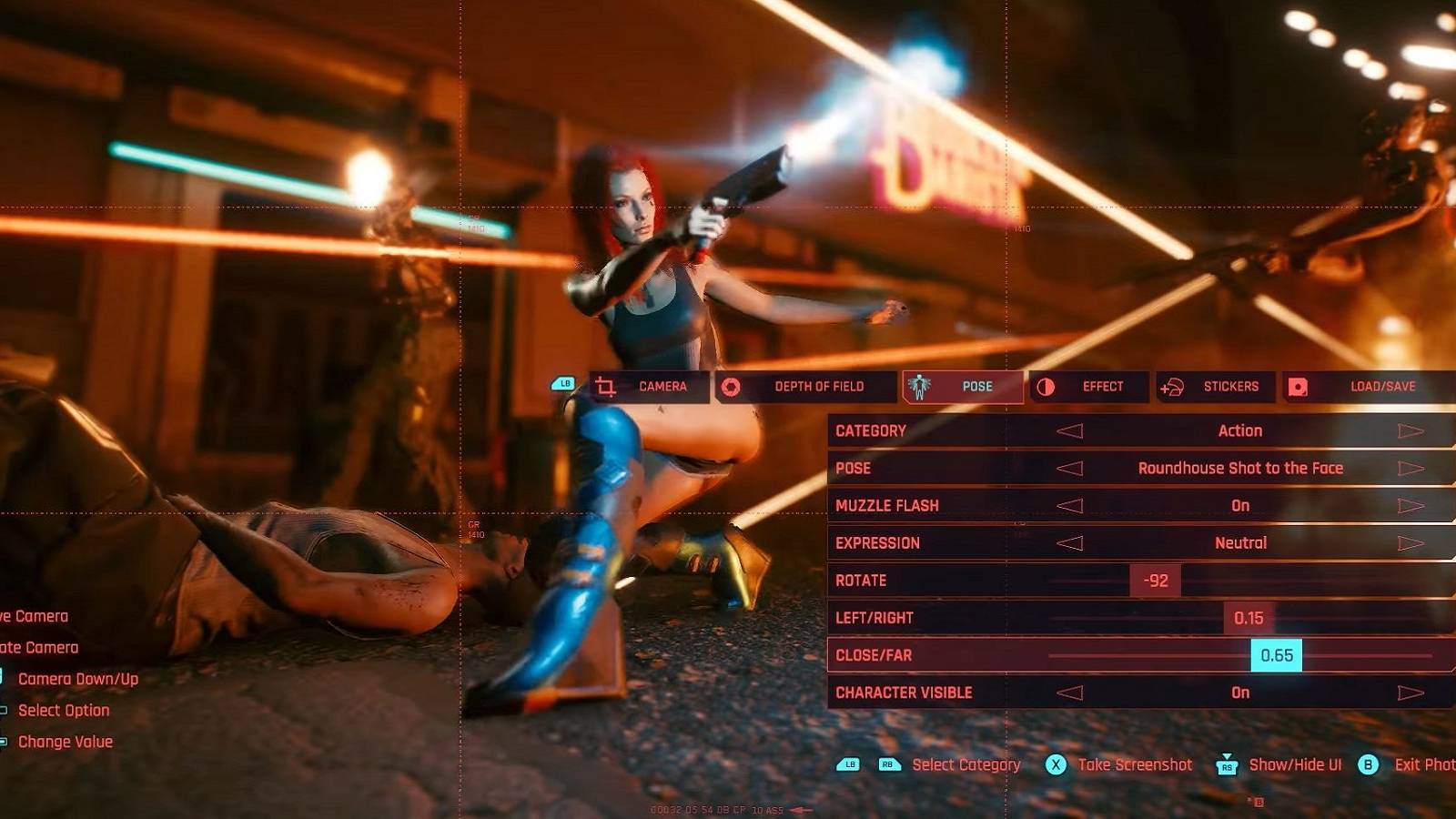Click the Pose figure icon
Image resolution: width=1456 pixels, height=819 pixels.
[920, 386]
